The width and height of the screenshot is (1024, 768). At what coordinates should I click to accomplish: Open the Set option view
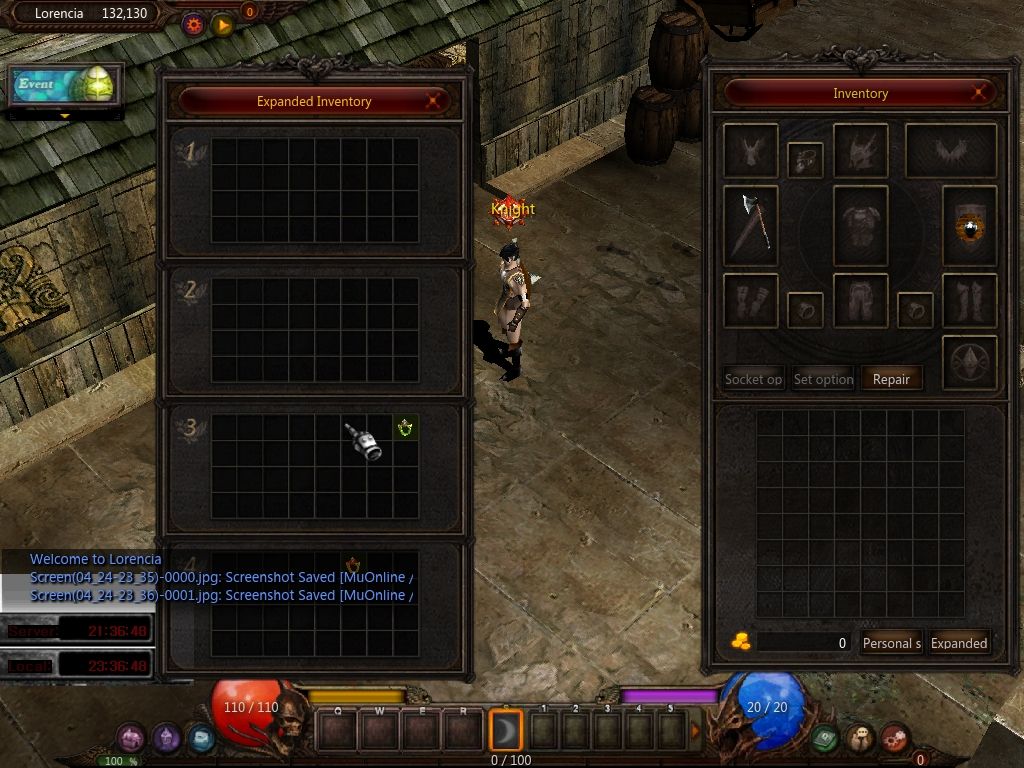click(x=823, y=379)
